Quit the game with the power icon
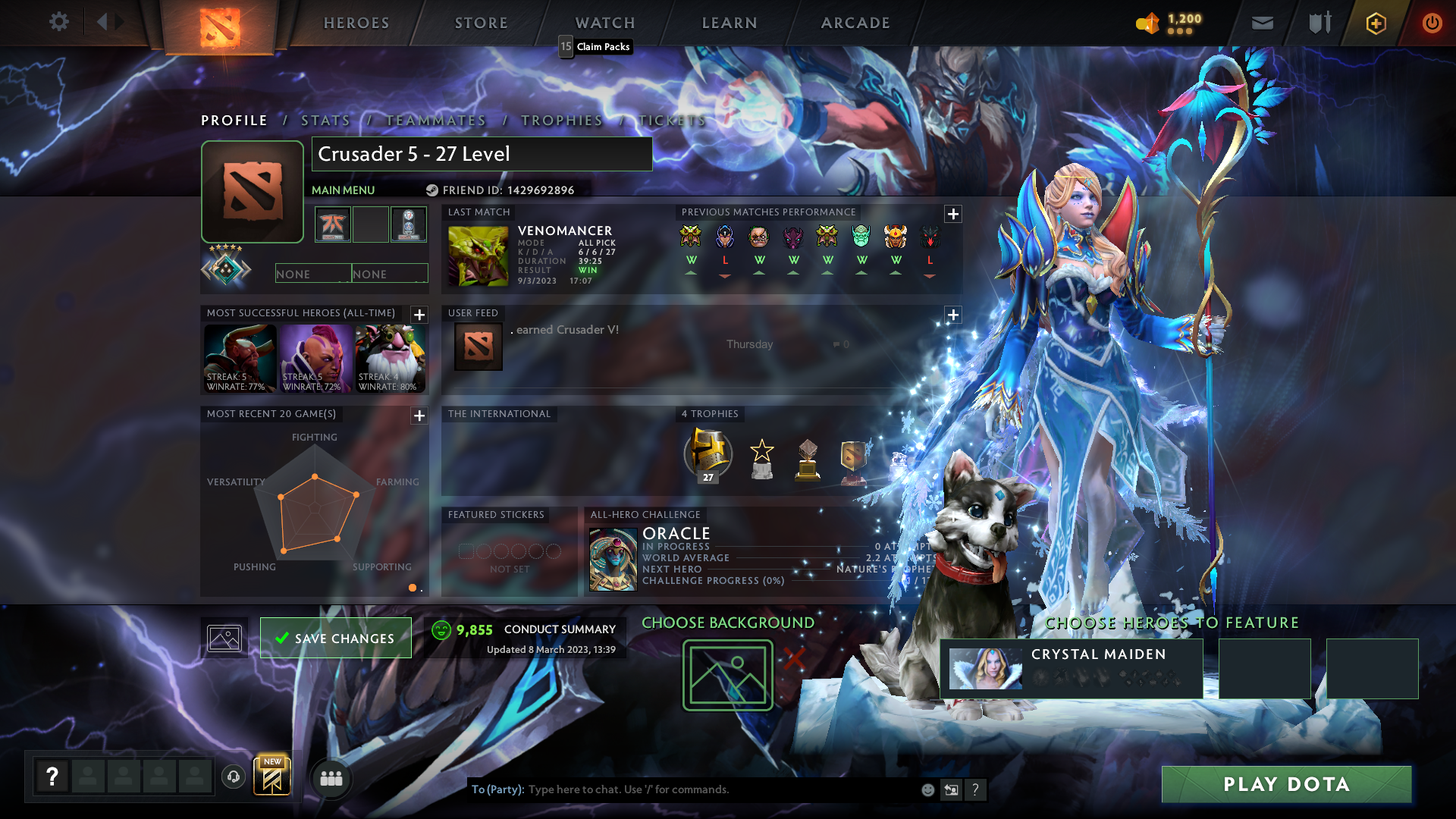The height and width of the screenshot is (819, 1456). pyautogui.click(x=1432, y=23)
